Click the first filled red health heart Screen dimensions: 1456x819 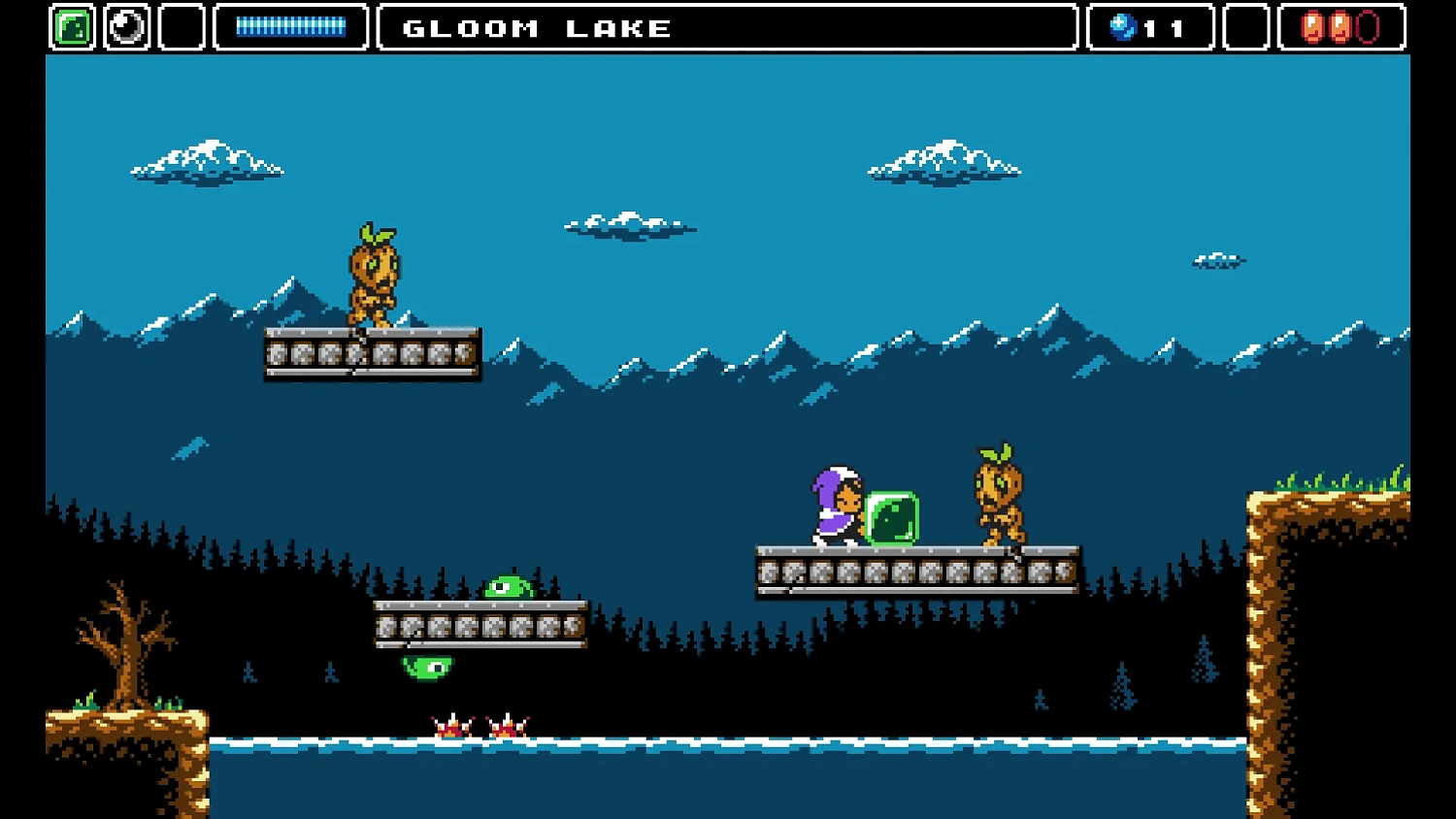pos(1314,27)
